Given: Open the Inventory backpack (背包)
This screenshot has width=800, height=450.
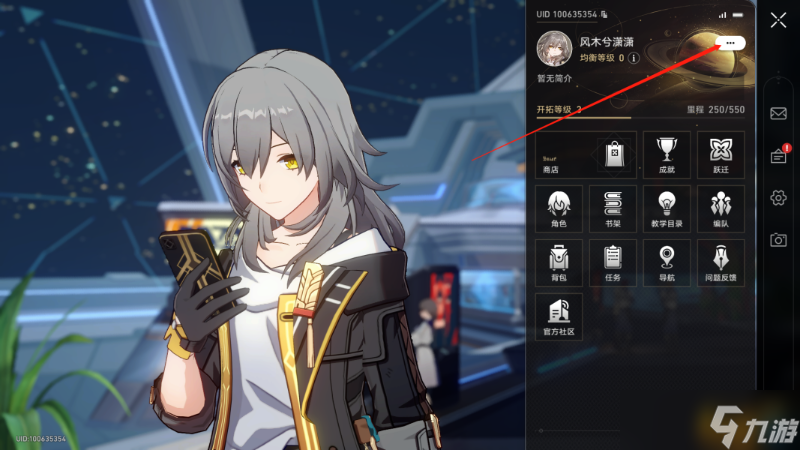Looking at the screenshot, I should (559, 262).
